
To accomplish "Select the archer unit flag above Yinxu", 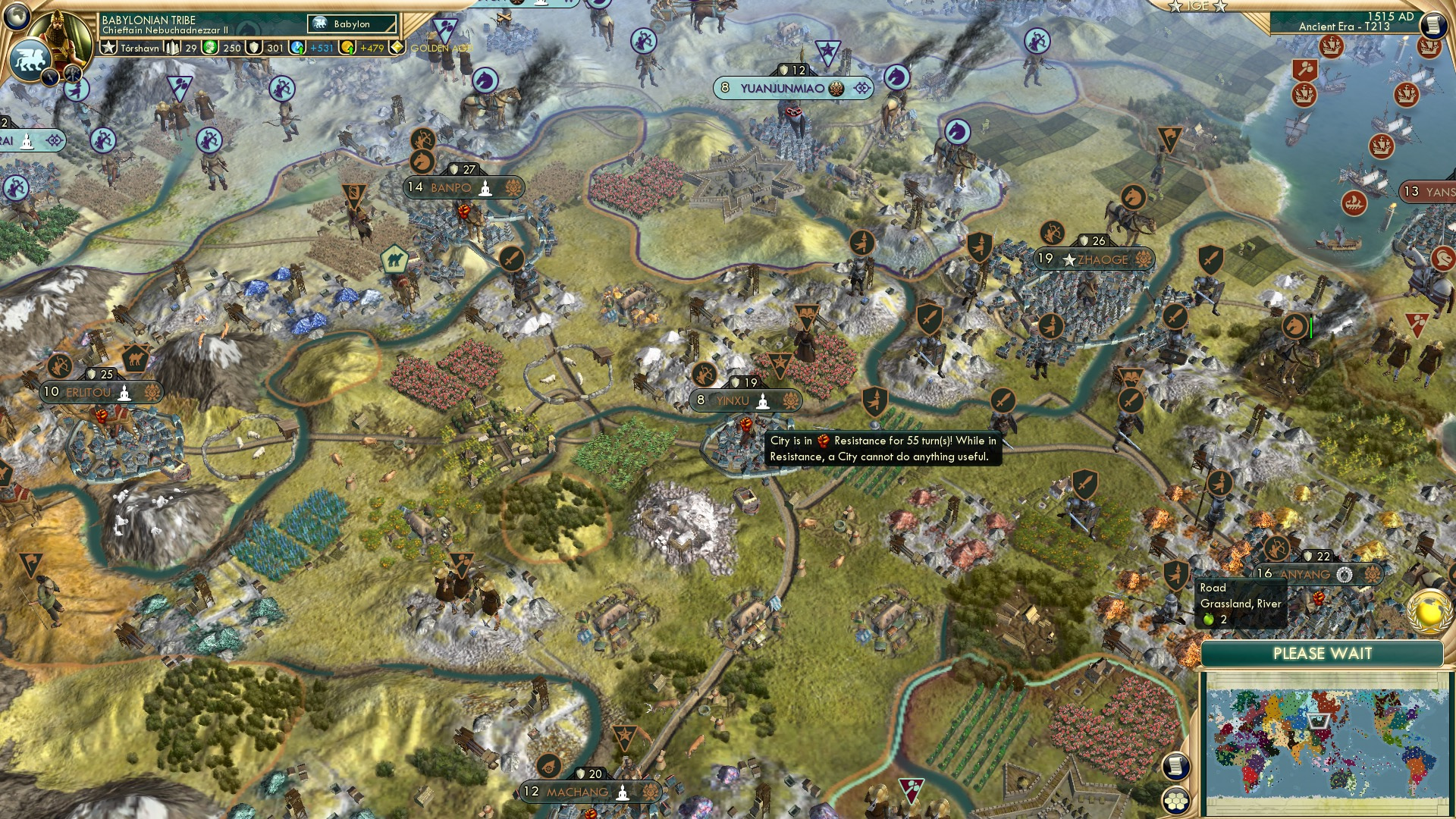I will click(x=704, y=375).
